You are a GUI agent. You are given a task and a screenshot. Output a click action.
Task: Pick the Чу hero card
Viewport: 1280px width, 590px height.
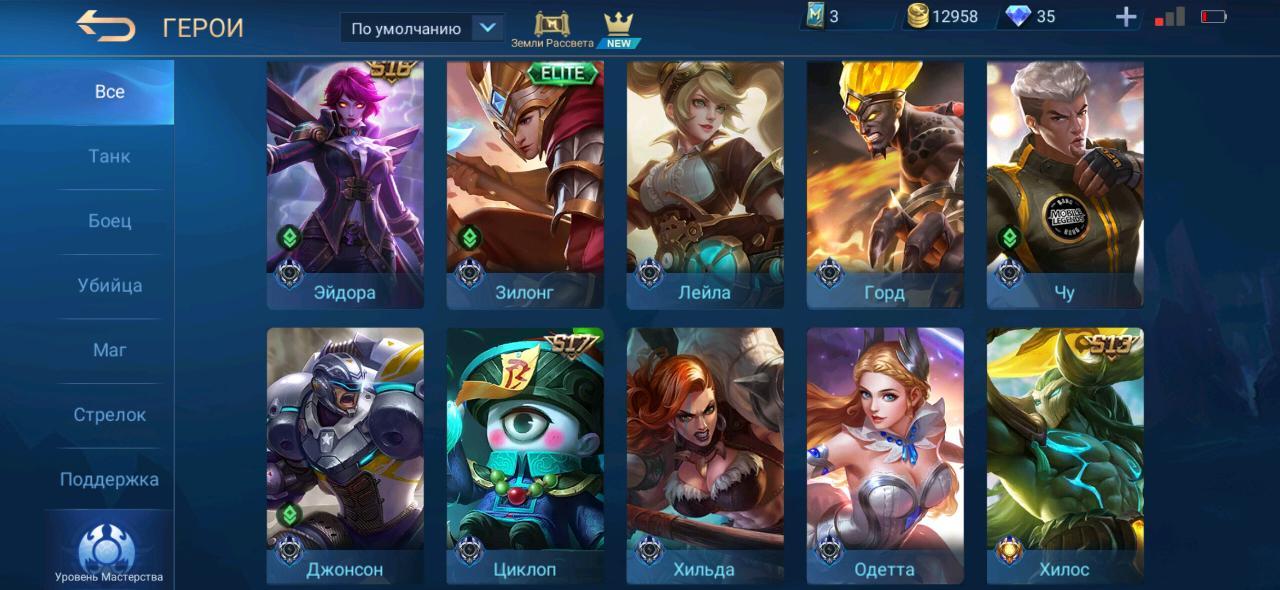tap(1065, 185)
